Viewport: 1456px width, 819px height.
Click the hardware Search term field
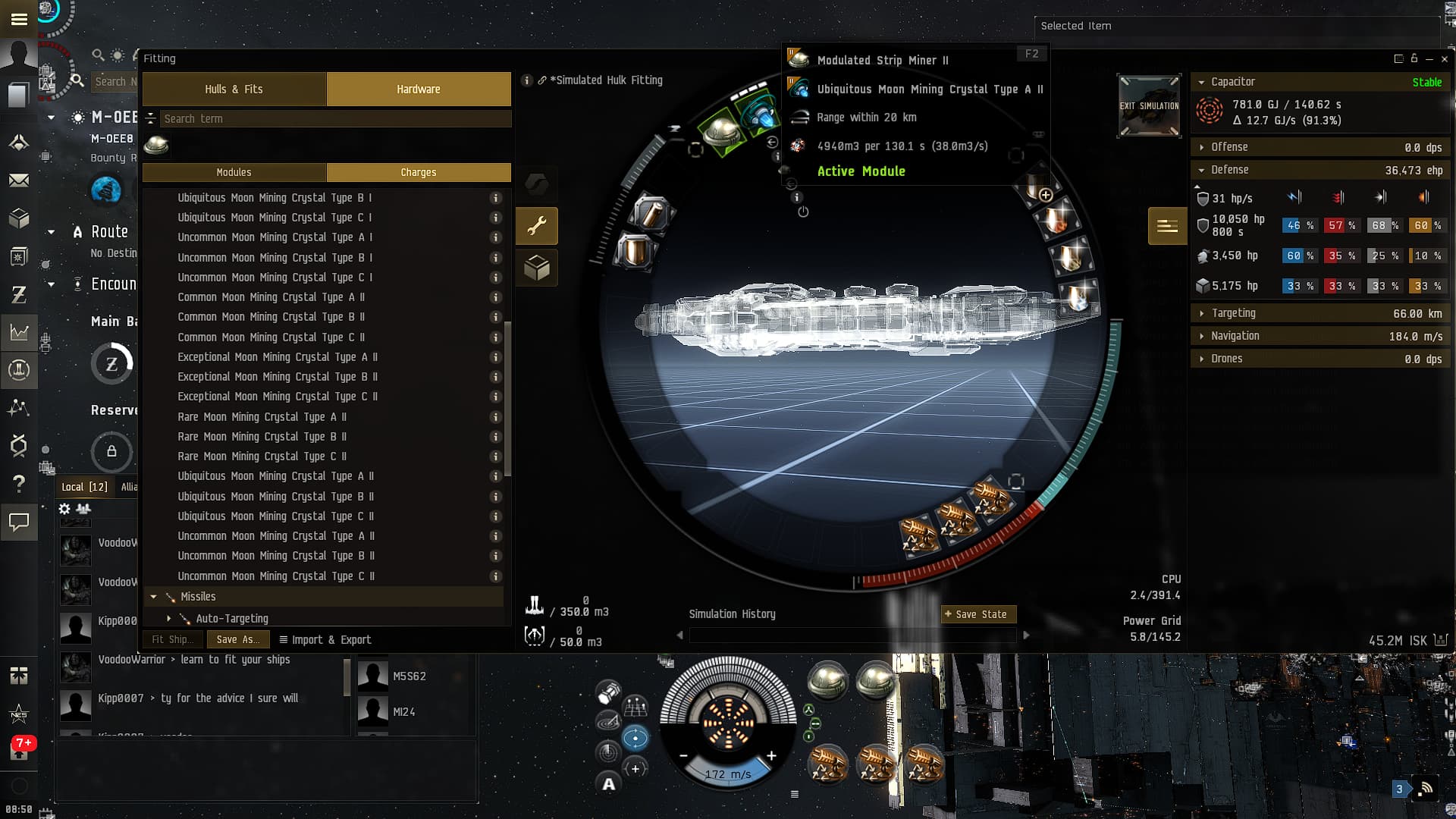click(x=334, y=119)
